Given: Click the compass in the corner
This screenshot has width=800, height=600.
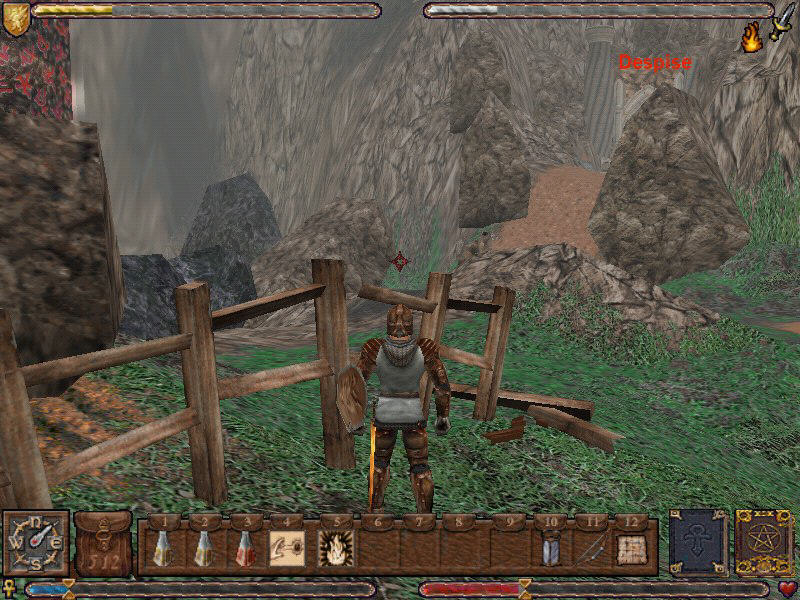Looking at the screenshot, I should (35, 543).
